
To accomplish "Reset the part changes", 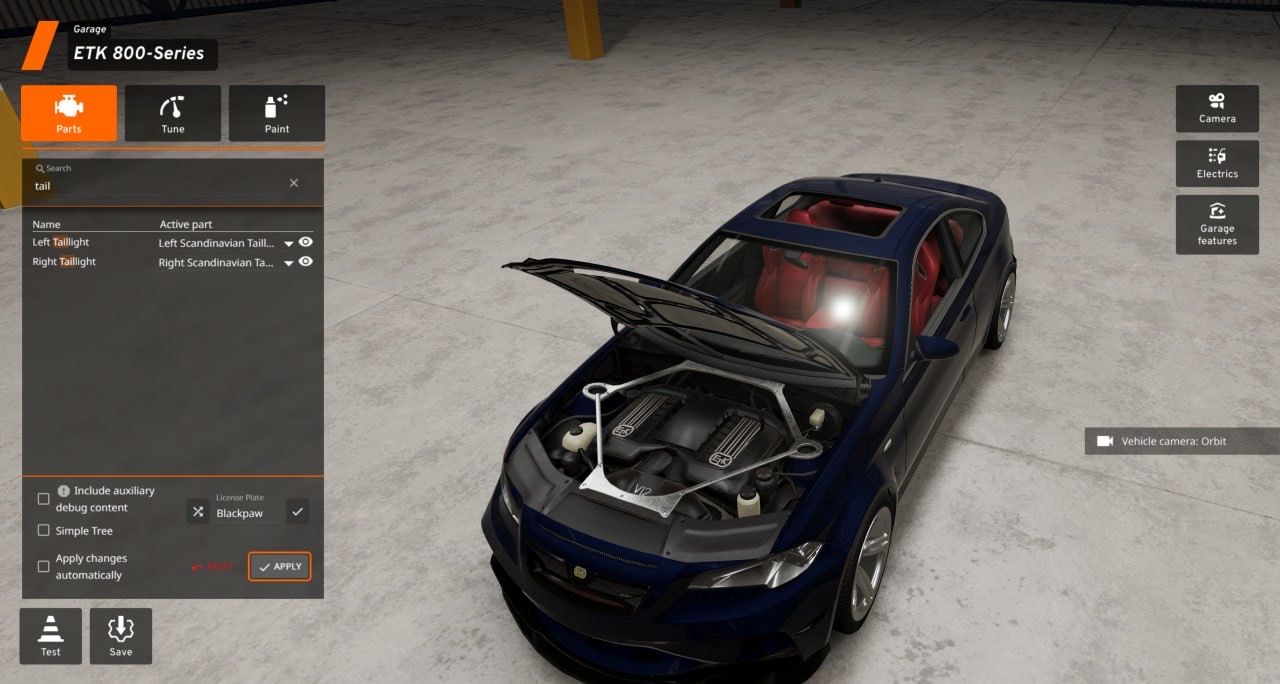I will [x=213, y=567].
